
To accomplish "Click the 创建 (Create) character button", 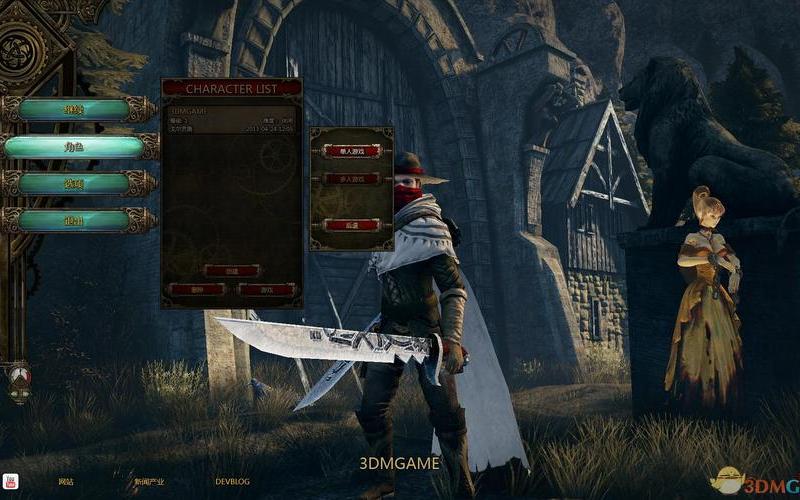I will coord(231,270).
